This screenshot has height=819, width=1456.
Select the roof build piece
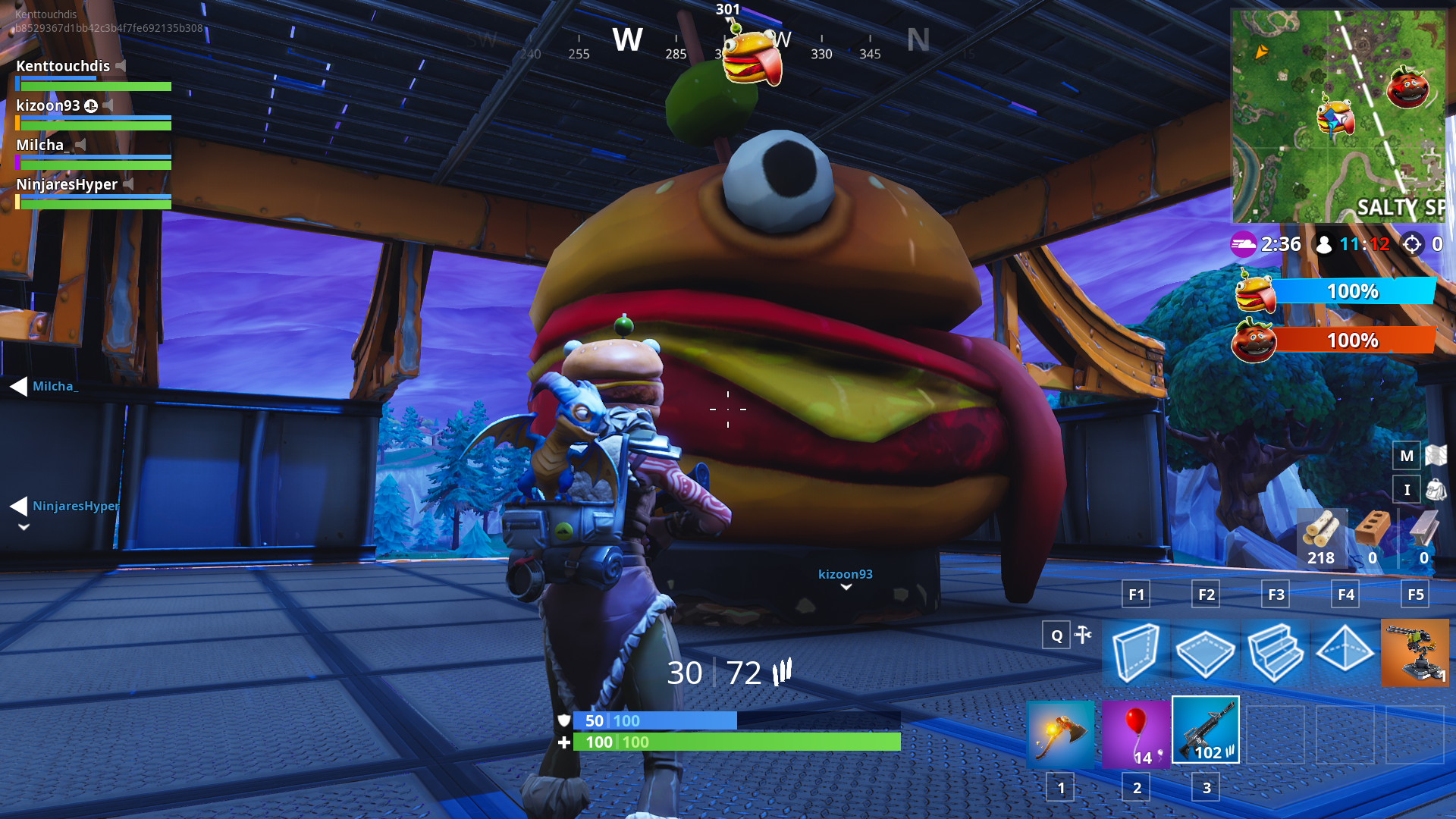1345,652
